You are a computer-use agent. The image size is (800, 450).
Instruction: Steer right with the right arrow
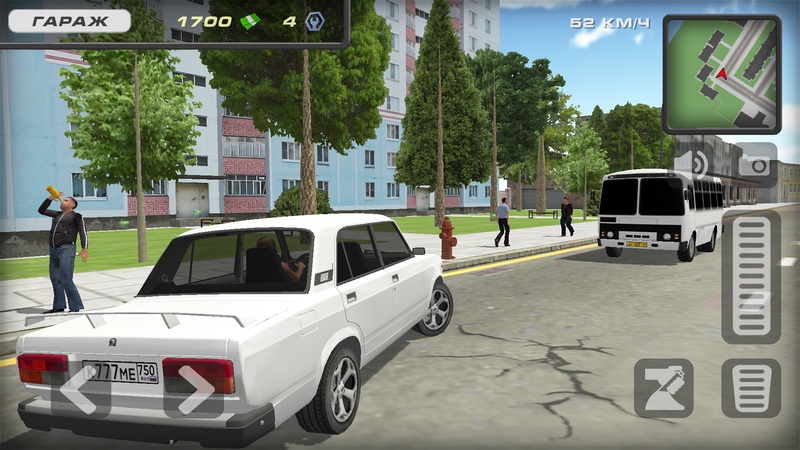[x=194, y=387]
